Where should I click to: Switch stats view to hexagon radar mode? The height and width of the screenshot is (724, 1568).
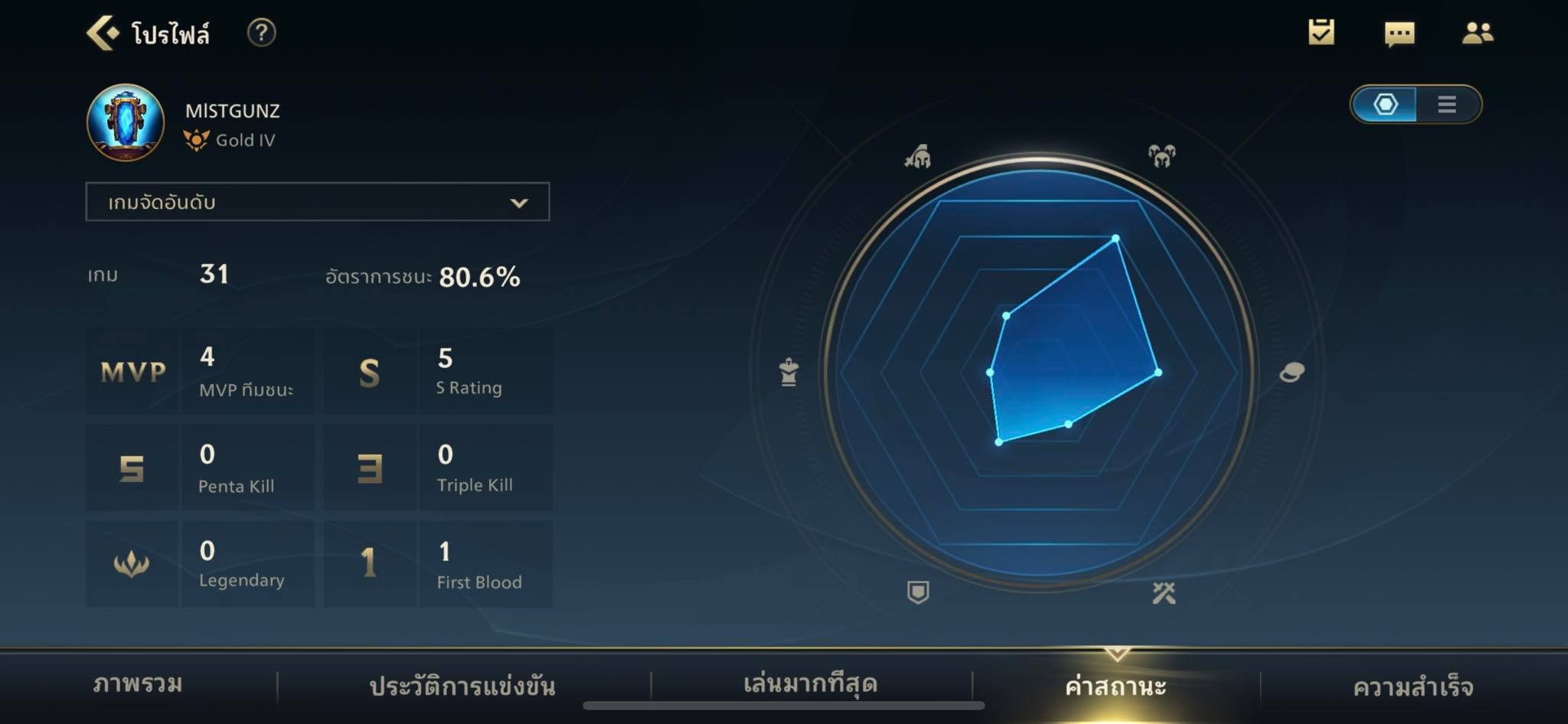1386,106
